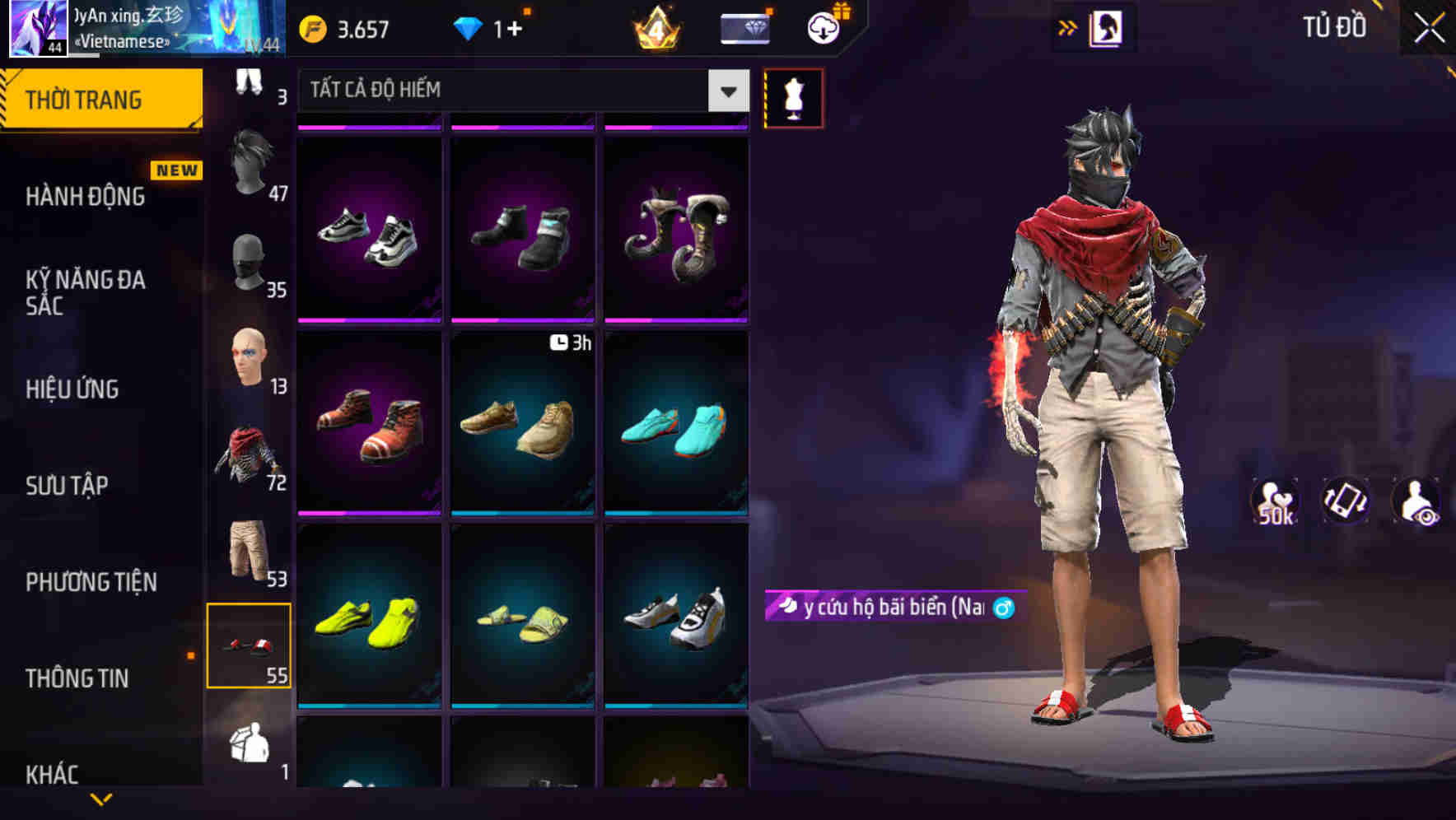The width and height of the screenshot is (1456, 820).
Task: Select the hairstyle category icon showing 47
Action: click(251, 164)
